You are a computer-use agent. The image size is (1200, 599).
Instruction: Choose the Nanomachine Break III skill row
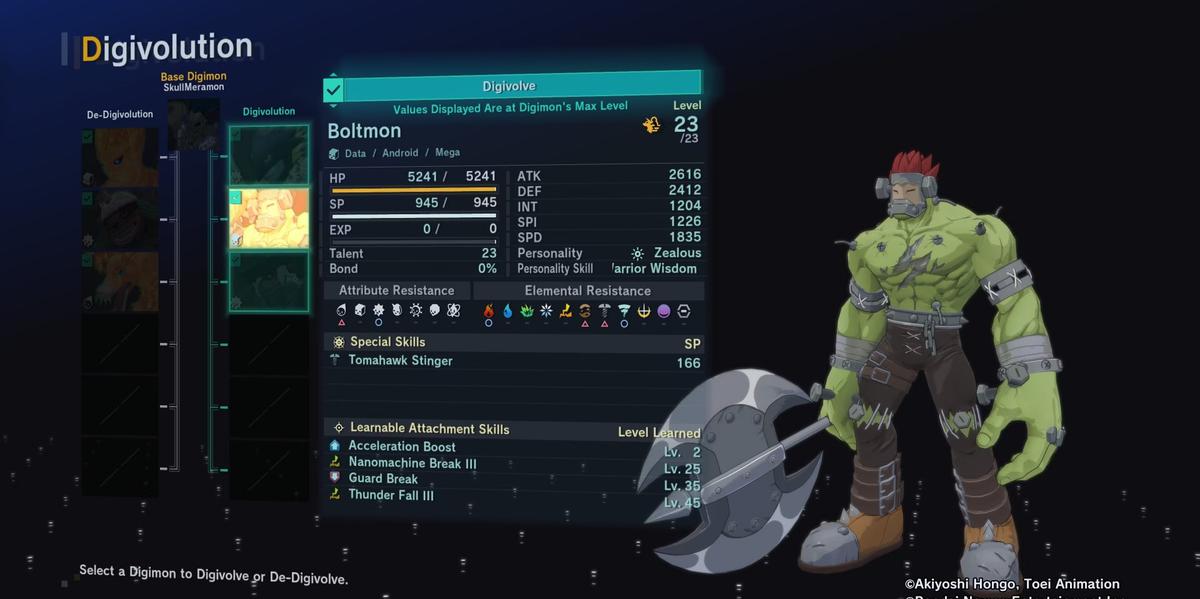412,463
